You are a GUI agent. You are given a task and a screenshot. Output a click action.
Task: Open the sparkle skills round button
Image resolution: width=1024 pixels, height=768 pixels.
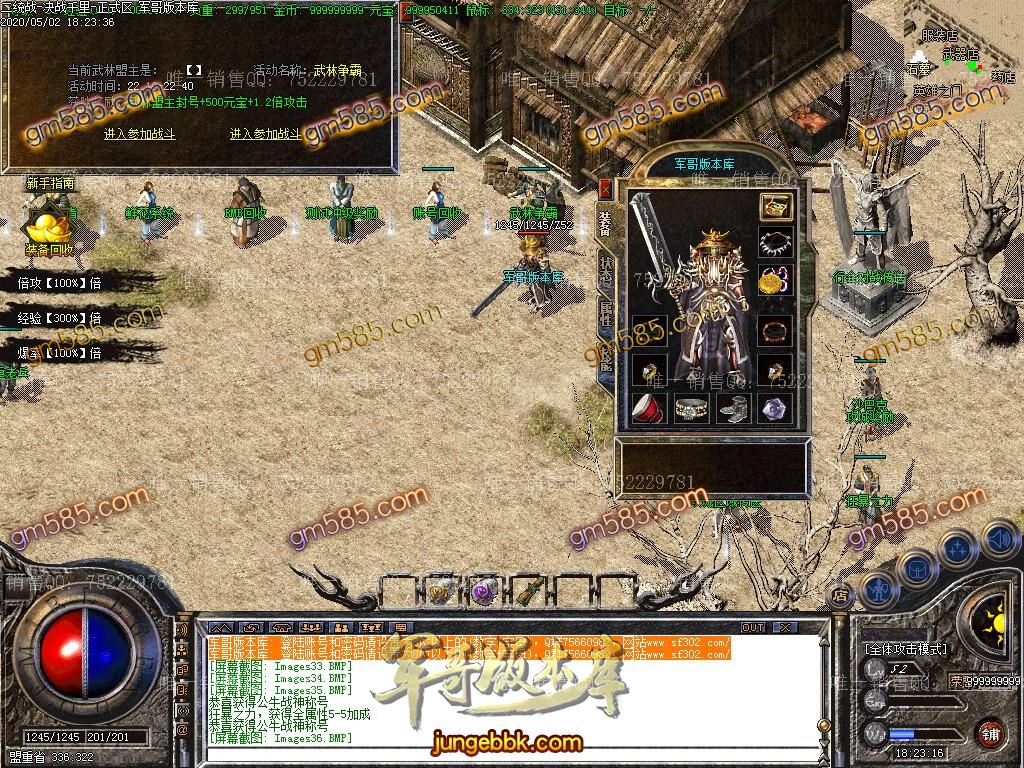tap(958, 548)
